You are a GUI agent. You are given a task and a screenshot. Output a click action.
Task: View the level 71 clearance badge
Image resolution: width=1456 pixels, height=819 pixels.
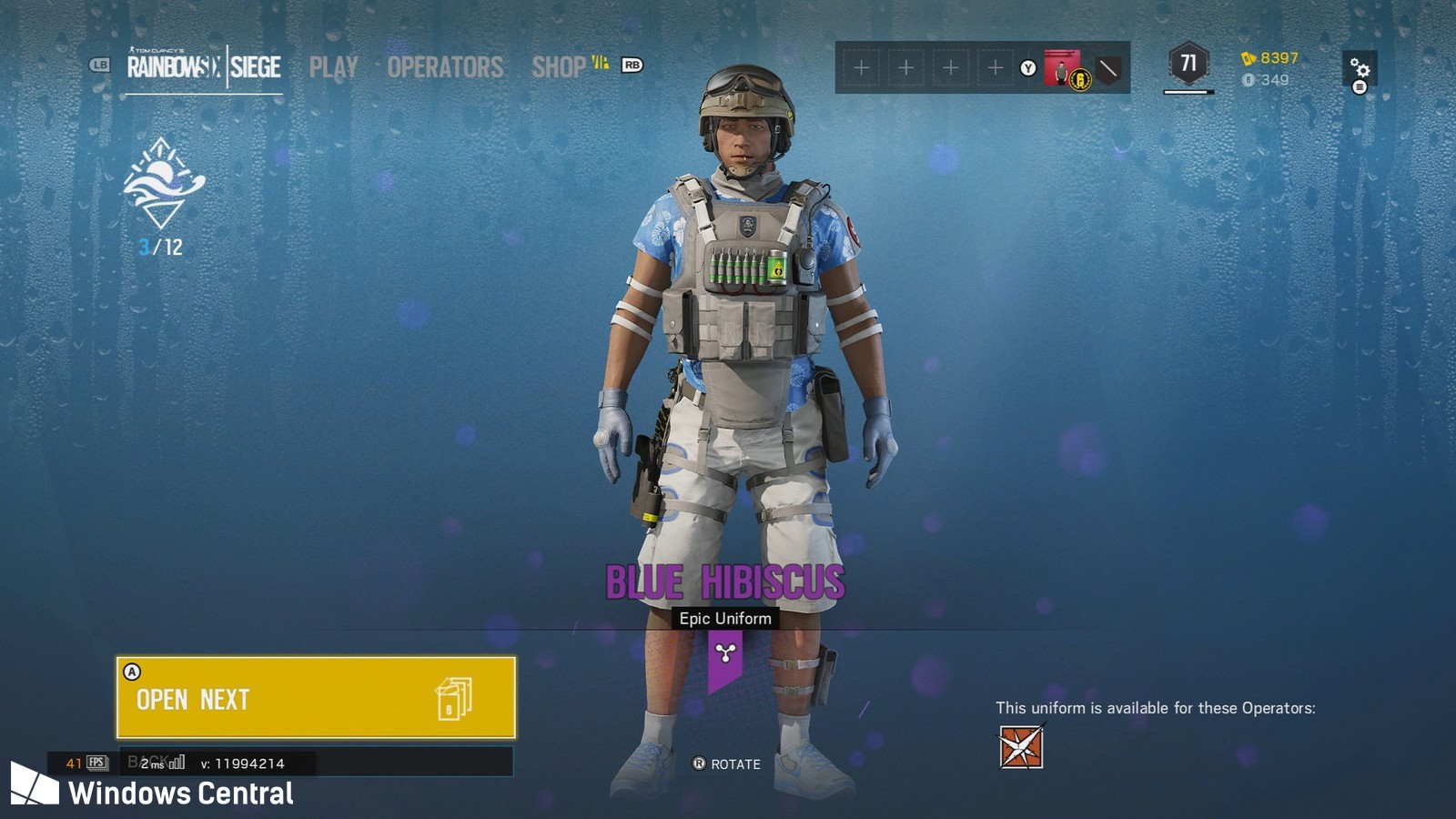coord(1188,64)
